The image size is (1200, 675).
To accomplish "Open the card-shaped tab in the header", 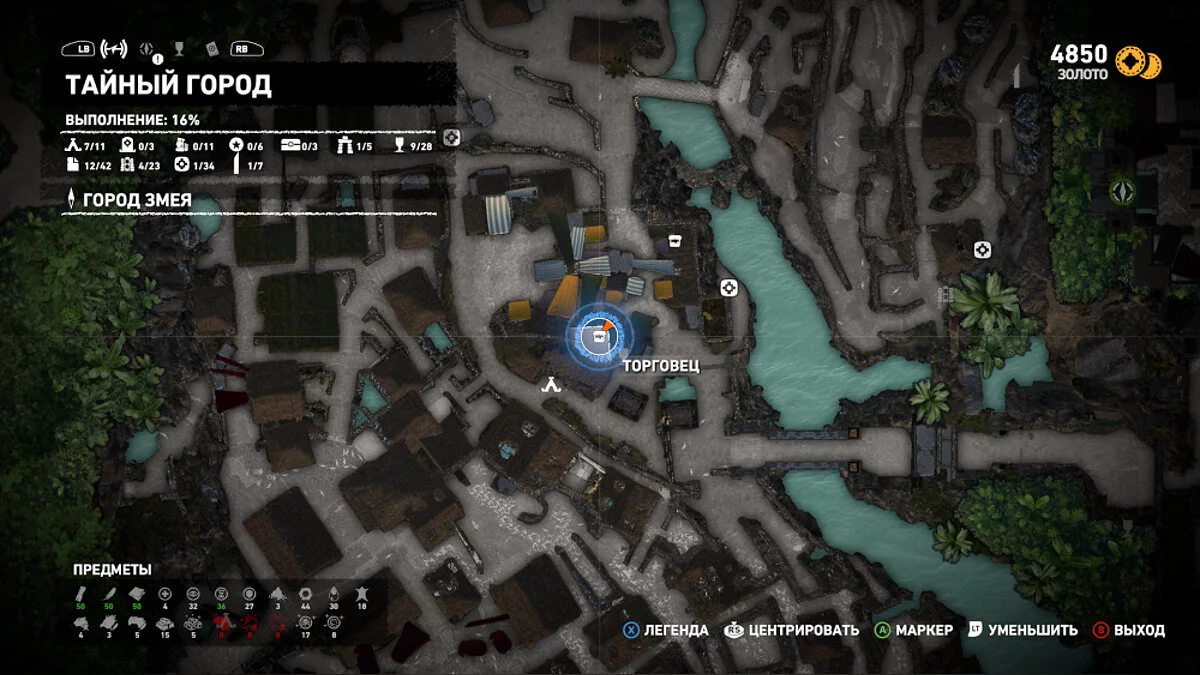I will click(211, 48).
